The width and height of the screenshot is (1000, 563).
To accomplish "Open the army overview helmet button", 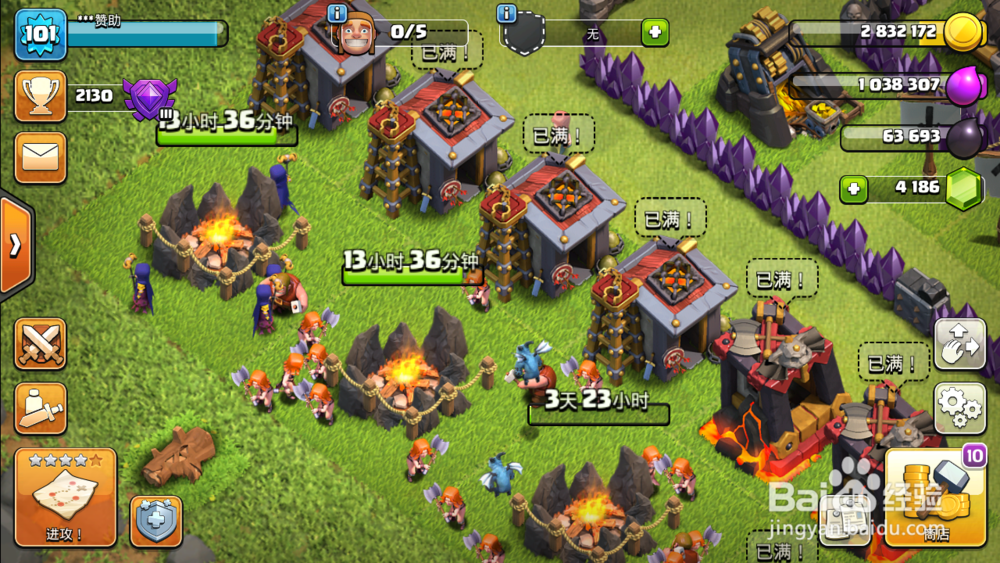I will pos(40,407).
